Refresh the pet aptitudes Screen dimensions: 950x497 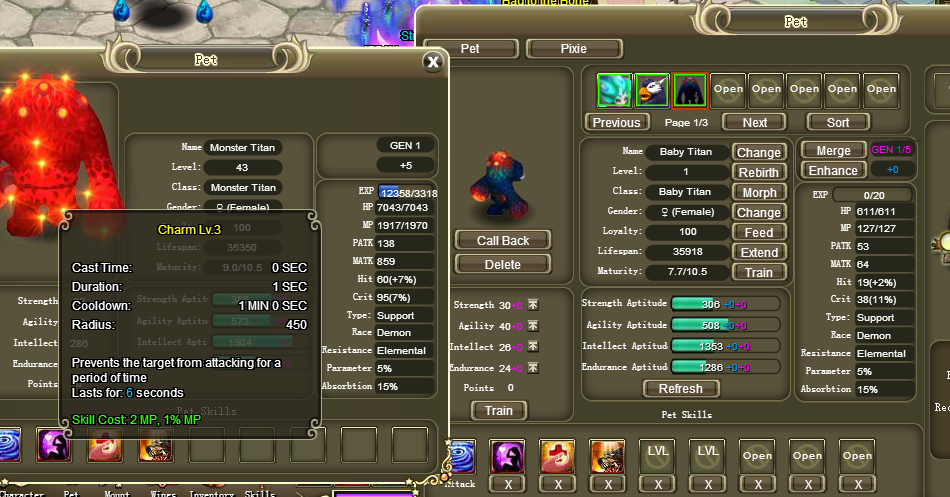tap(681, 388)
